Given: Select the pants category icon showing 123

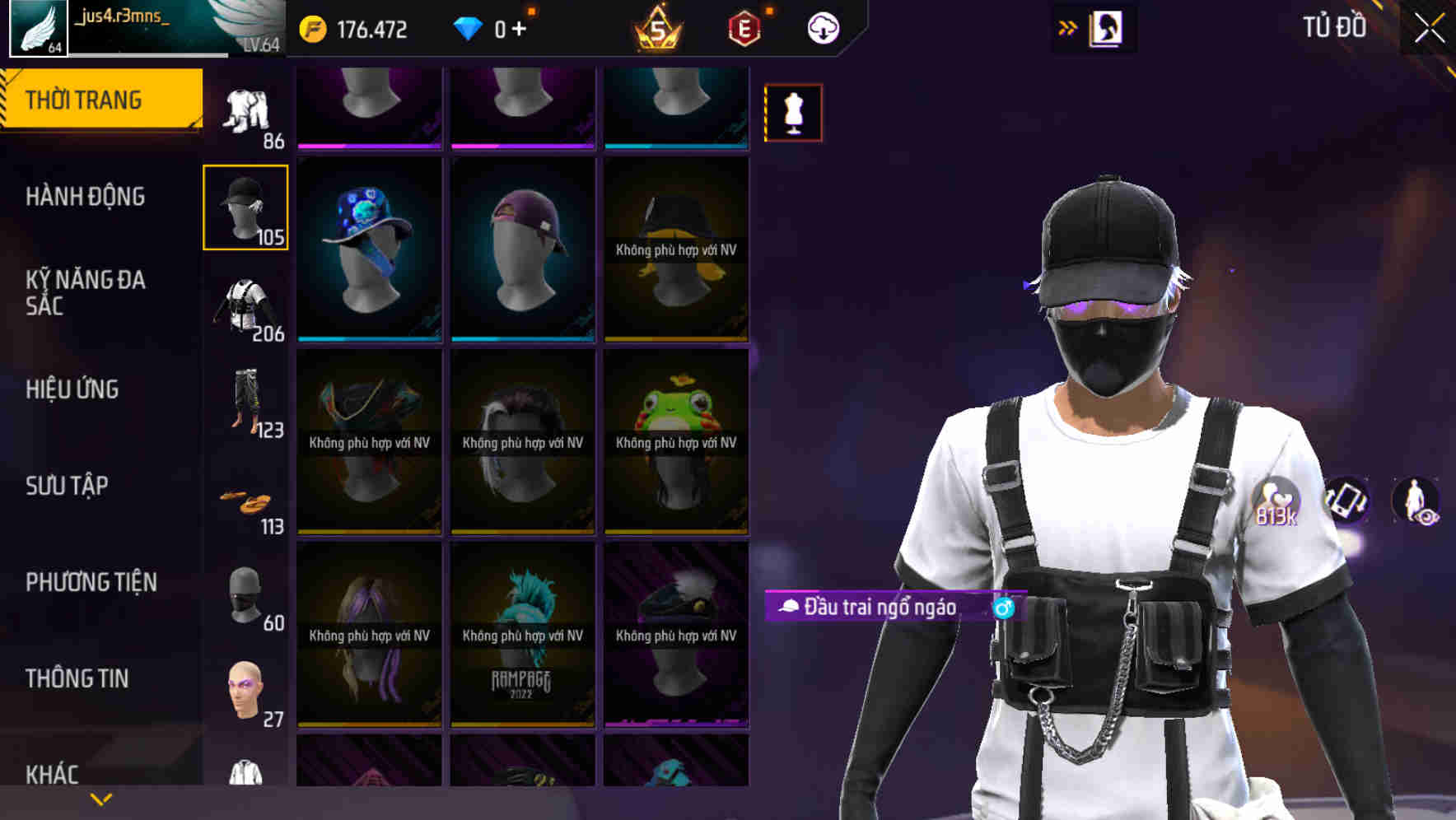Looking at the screenshot, I should pos(245,403).
